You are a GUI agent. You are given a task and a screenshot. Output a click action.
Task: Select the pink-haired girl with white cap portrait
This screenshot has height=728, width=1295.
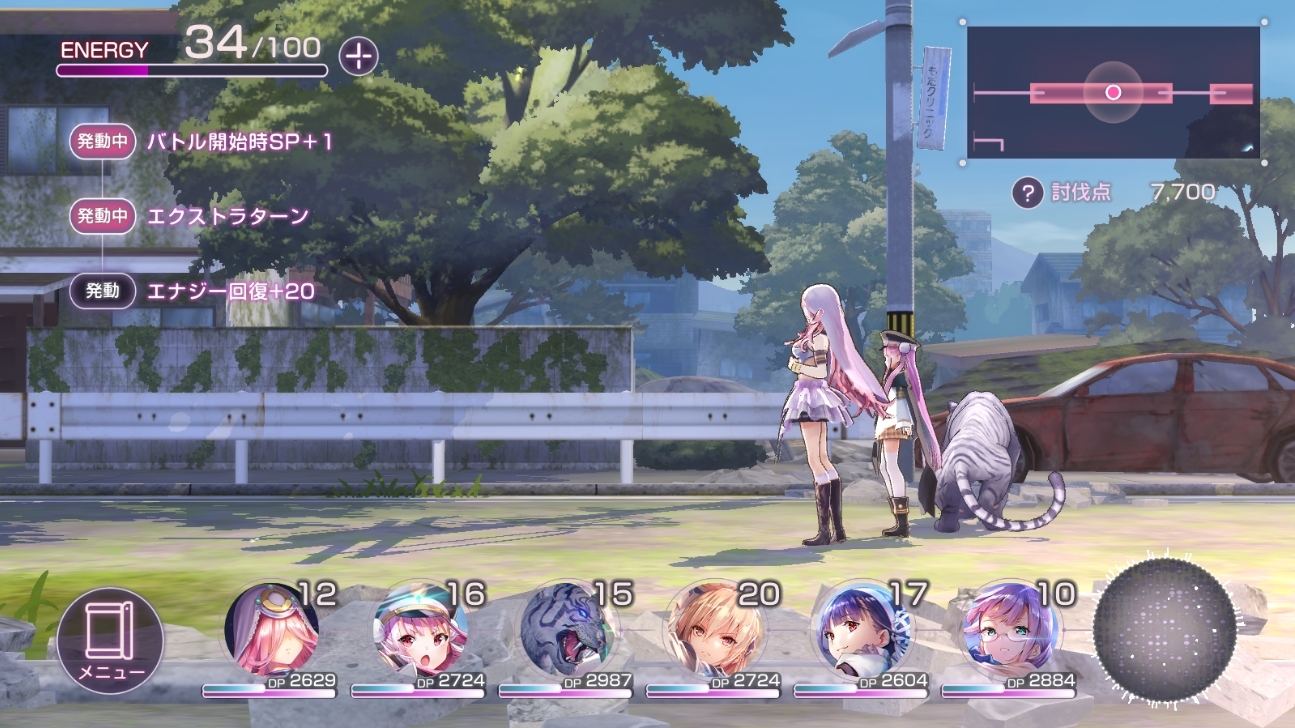pos(418,630)
